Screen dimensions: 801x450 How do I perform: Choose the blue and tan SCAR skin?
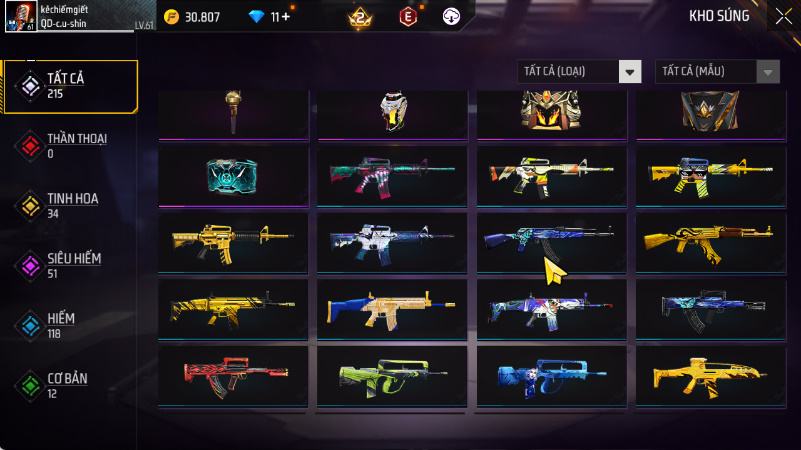[393, 309]
